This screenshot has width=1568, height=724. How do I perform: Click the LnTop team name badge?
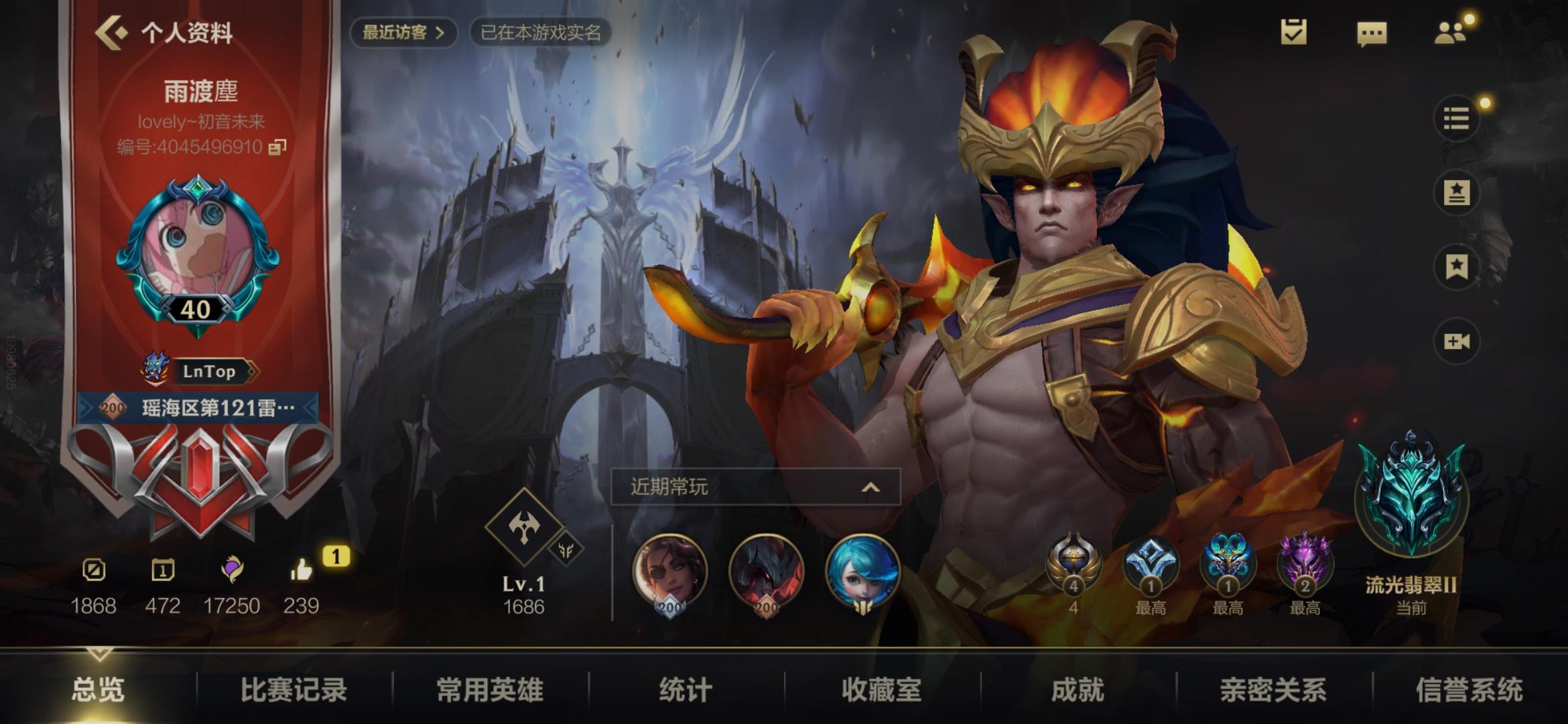pyautogui.click(x=210, y=372)
